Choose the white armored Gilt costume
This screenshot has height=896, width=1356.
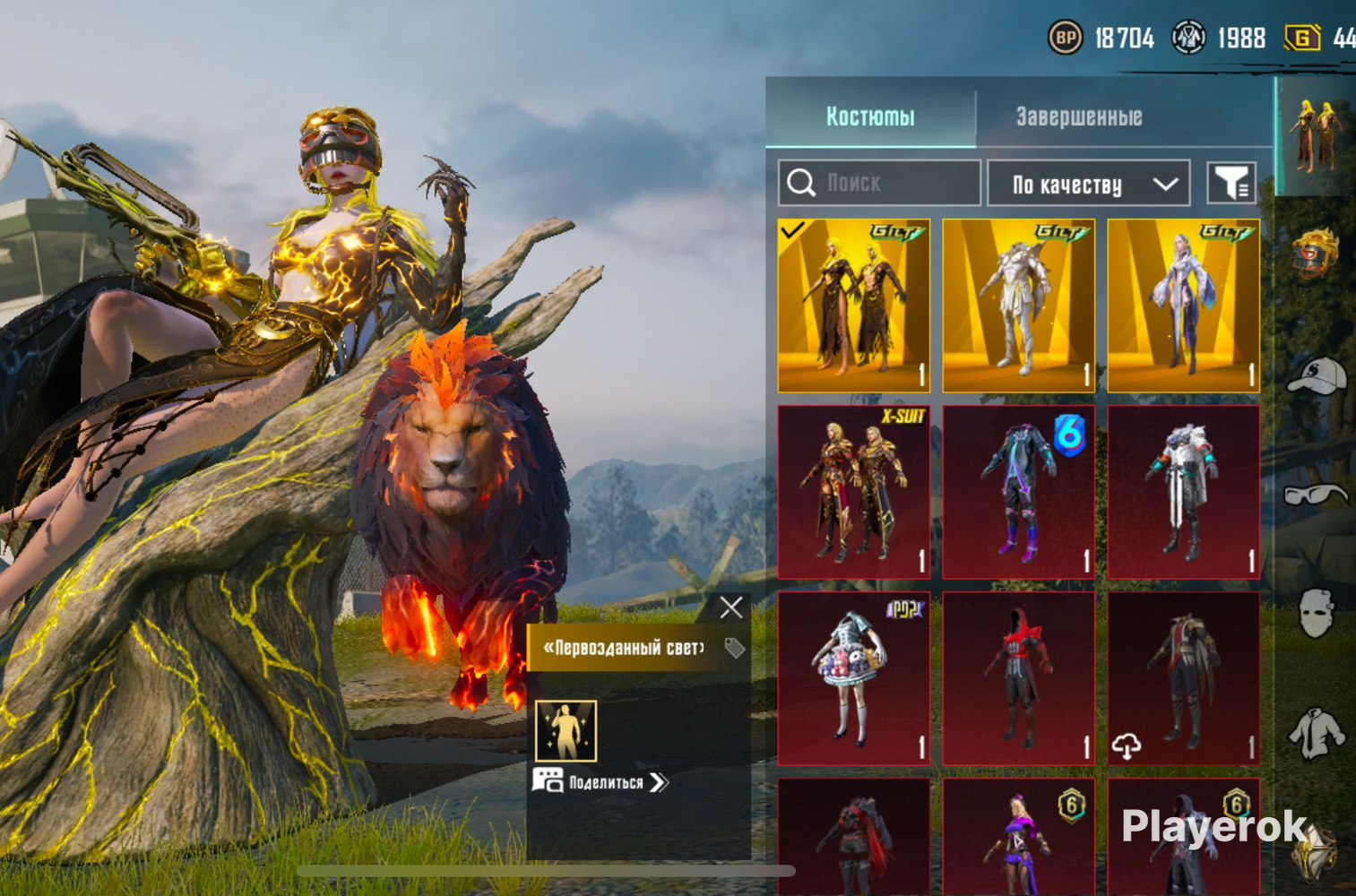click(1018, 306)
